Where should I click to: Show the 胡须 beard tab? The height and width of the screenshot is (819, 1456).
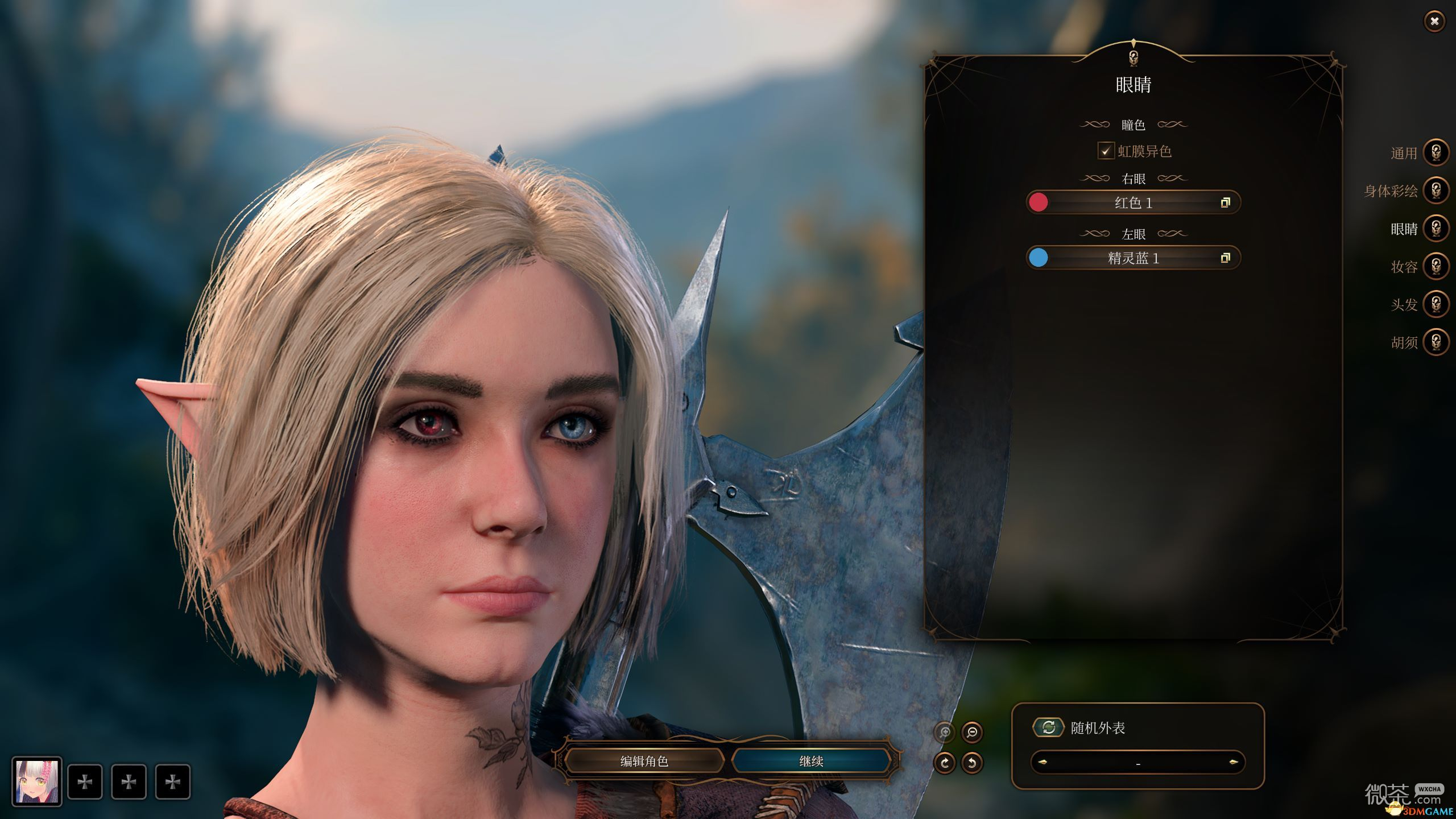(1436, 342)
